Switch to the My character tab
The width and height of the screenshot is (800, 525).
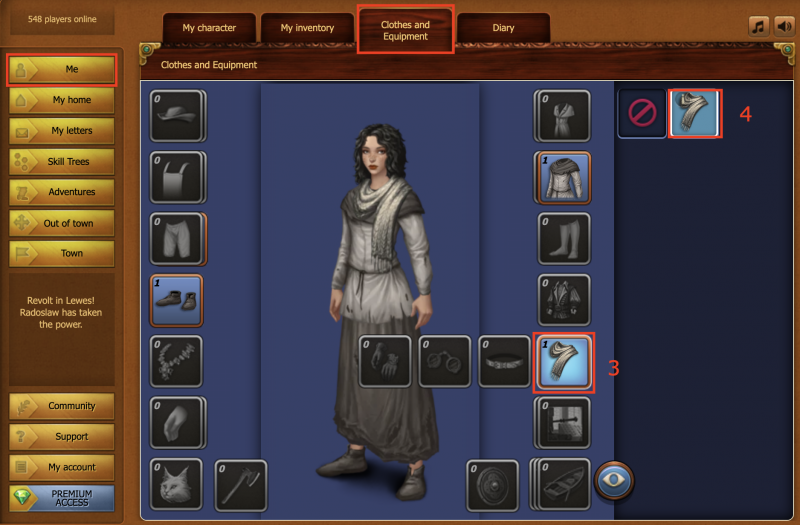tap(209, 28)
